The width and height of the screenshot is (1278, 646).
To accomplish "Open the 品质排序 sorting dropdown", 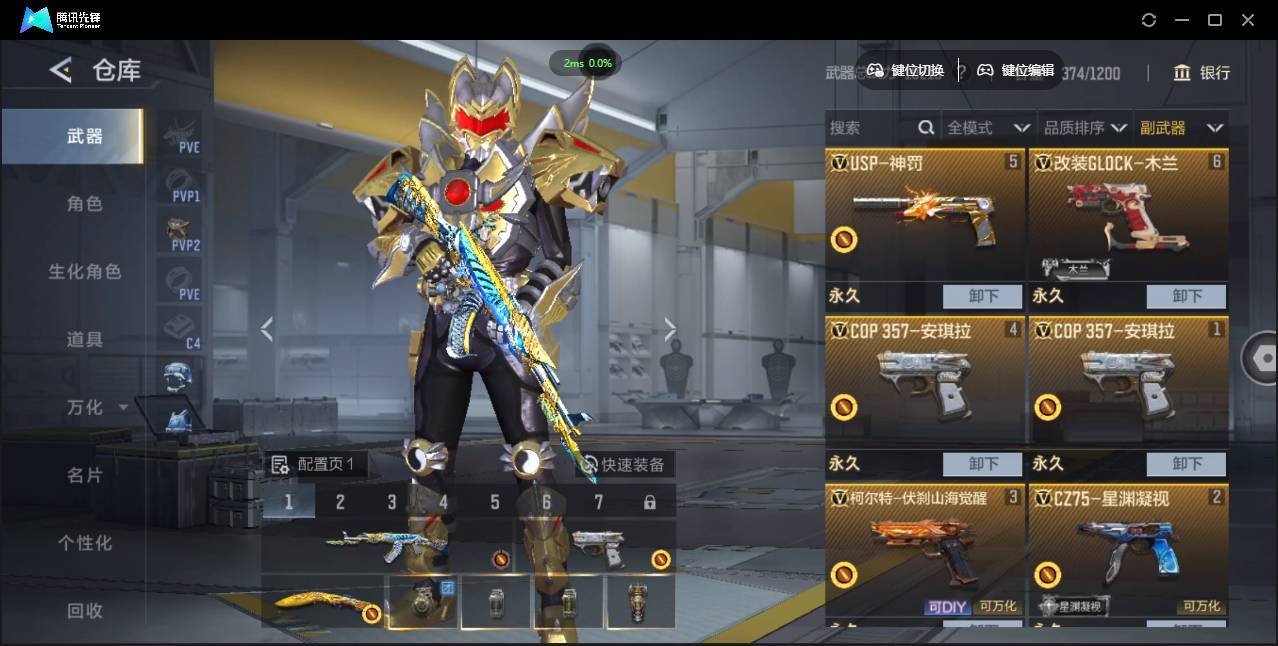I will coord(1085,128).
